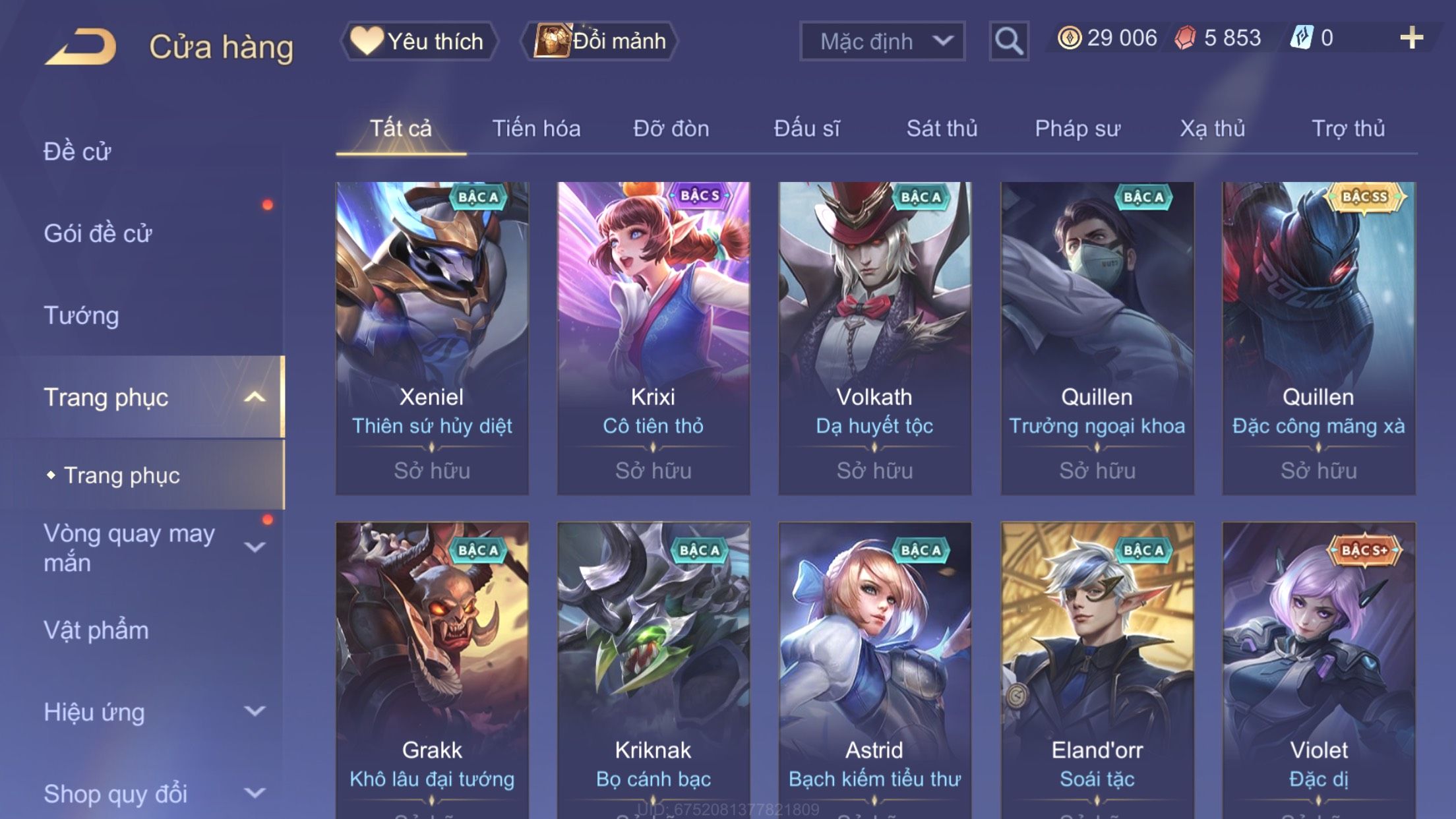Show the Sát thủ skin category
Viewport: 1456px width, 819px height.
(x=942, y=129)
